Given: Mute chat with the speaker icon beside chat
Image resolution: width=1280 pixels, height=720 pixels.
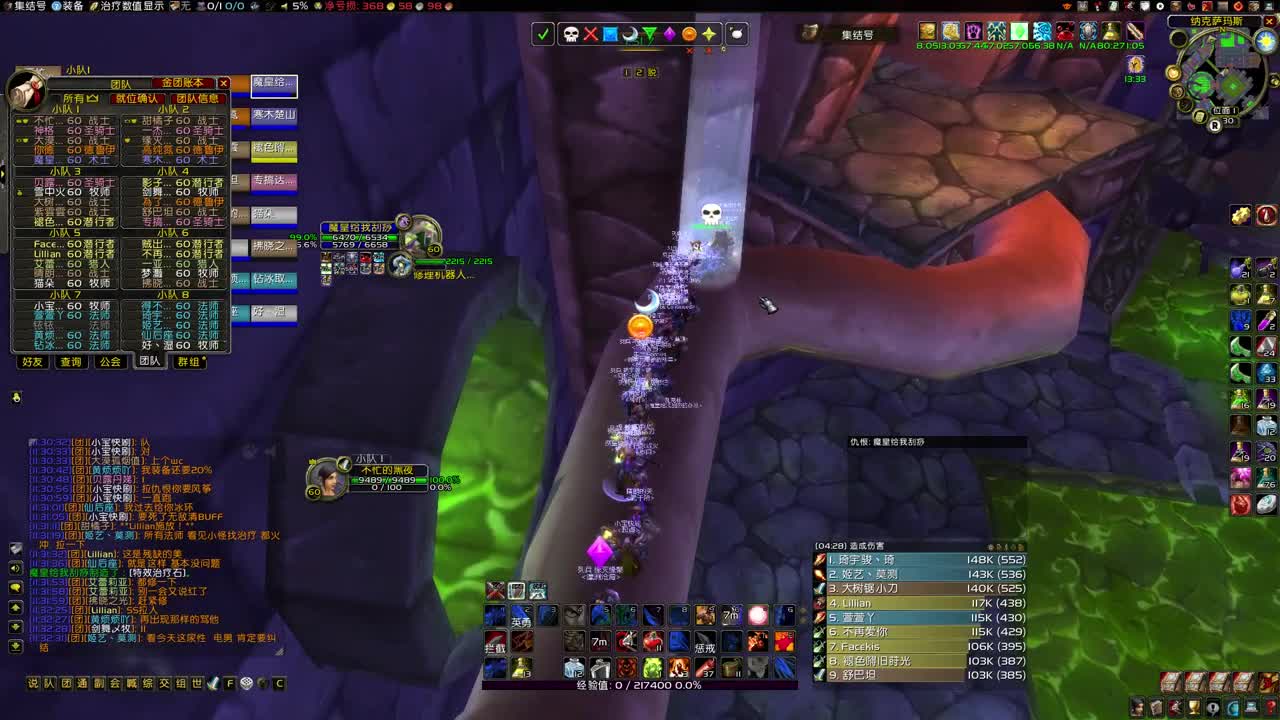Looking at the screenshot, I should click(x=14, y=566).
